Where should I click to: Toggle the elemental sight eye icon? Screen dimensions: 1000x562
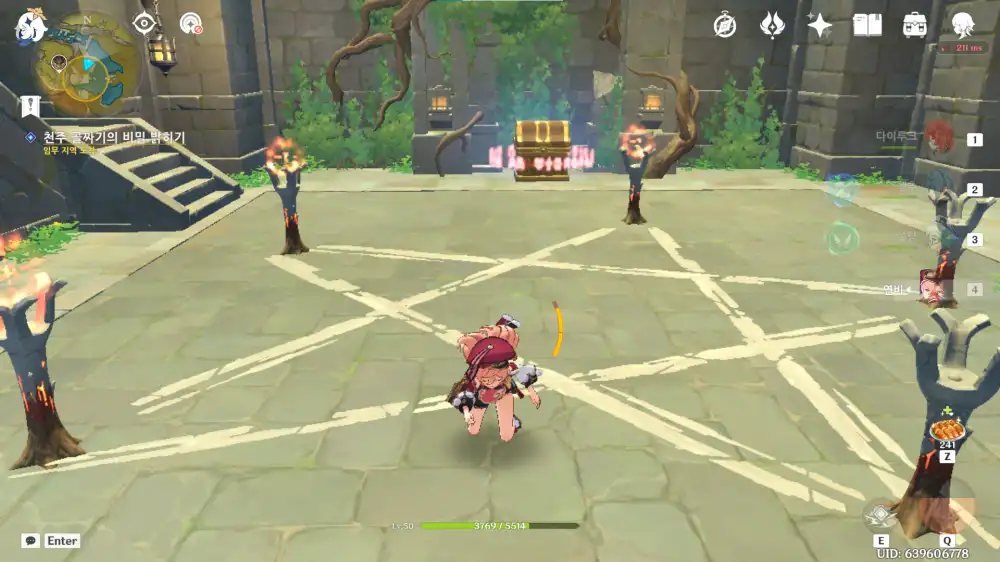pos(146,24)
